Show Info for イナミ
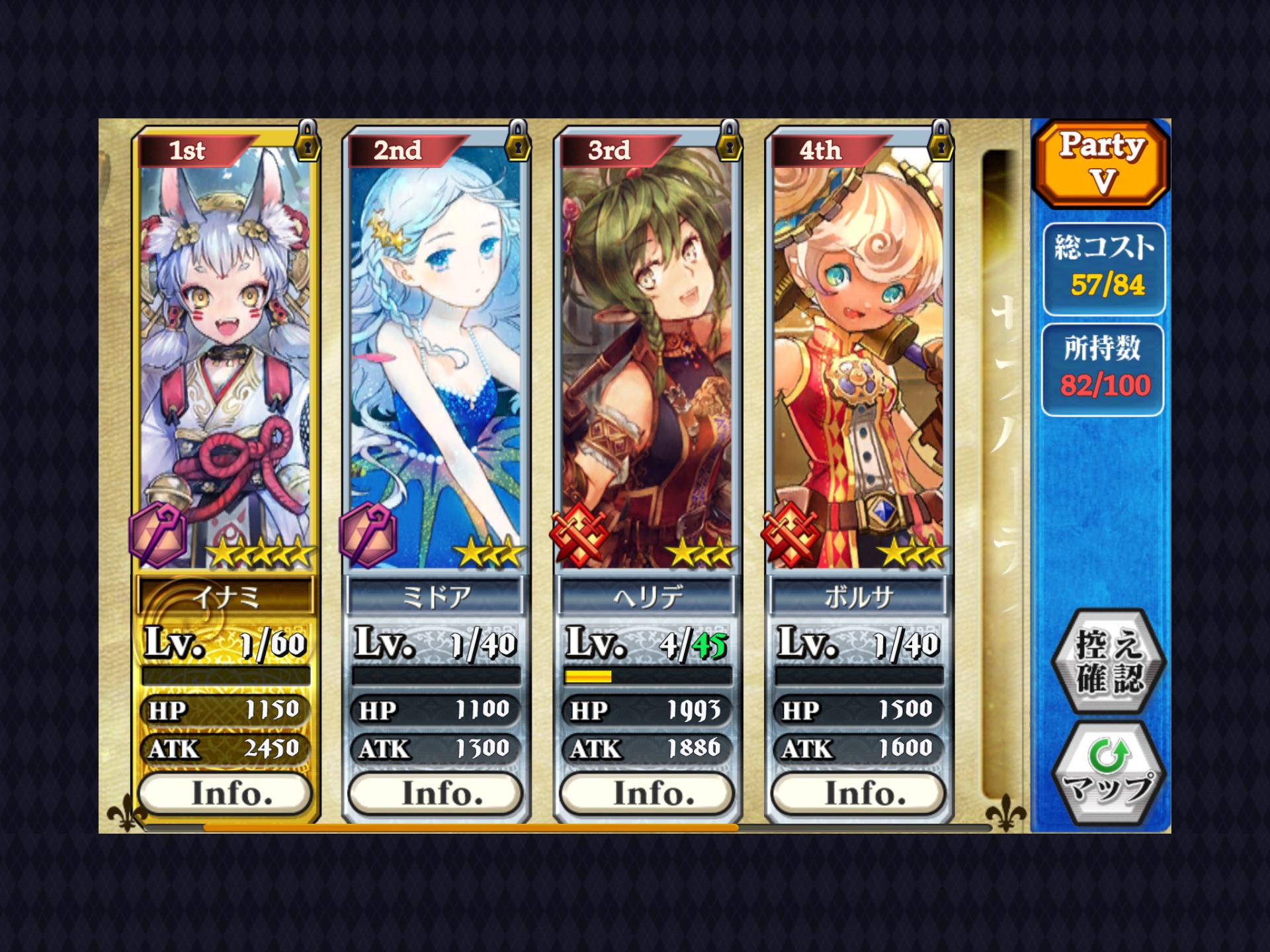Screen dimensions: 1270x952 [226, 793]
